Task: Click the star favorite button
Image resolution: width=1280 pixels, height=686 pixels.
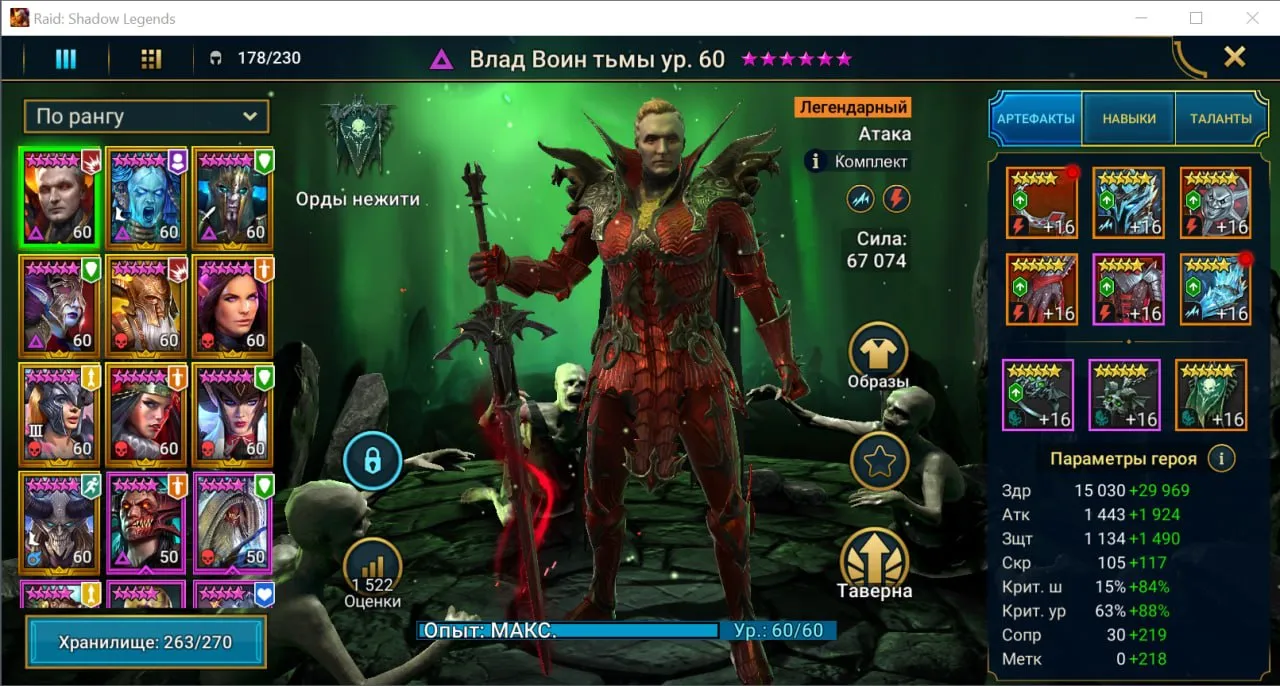Action: pos(879,461)
